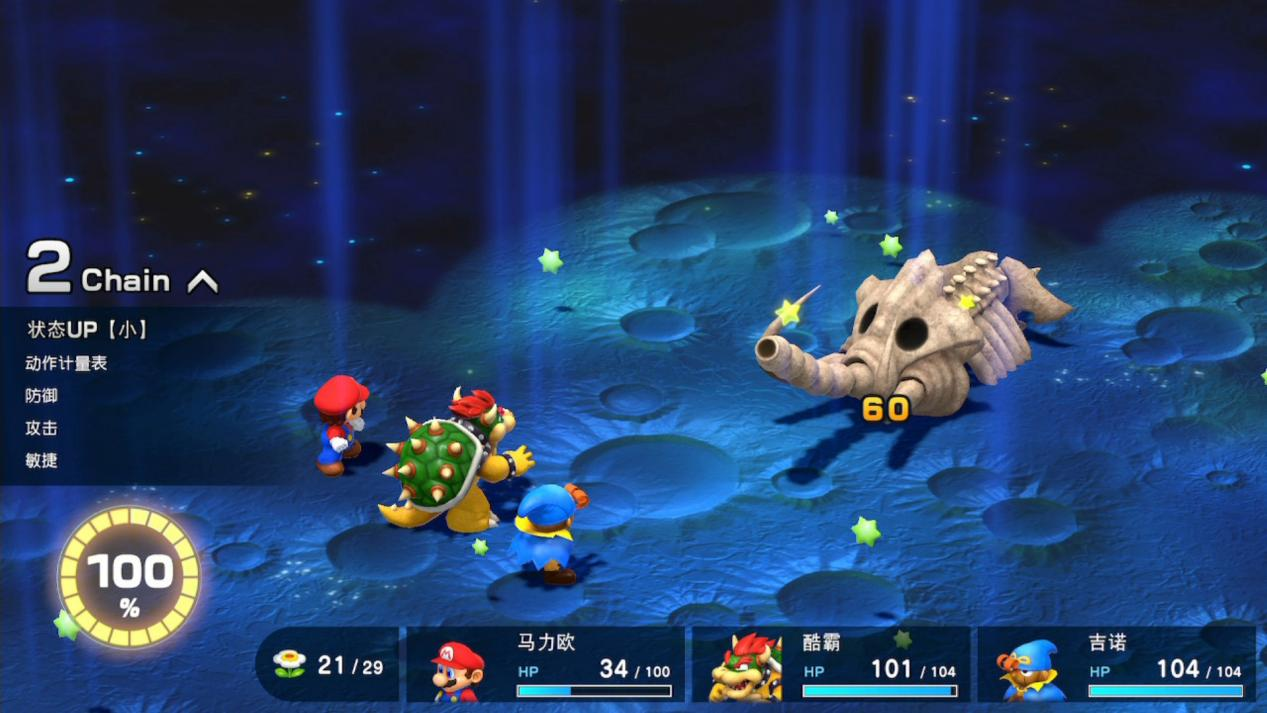Select the 吉诺 party status panel

tap(1117, 665)
